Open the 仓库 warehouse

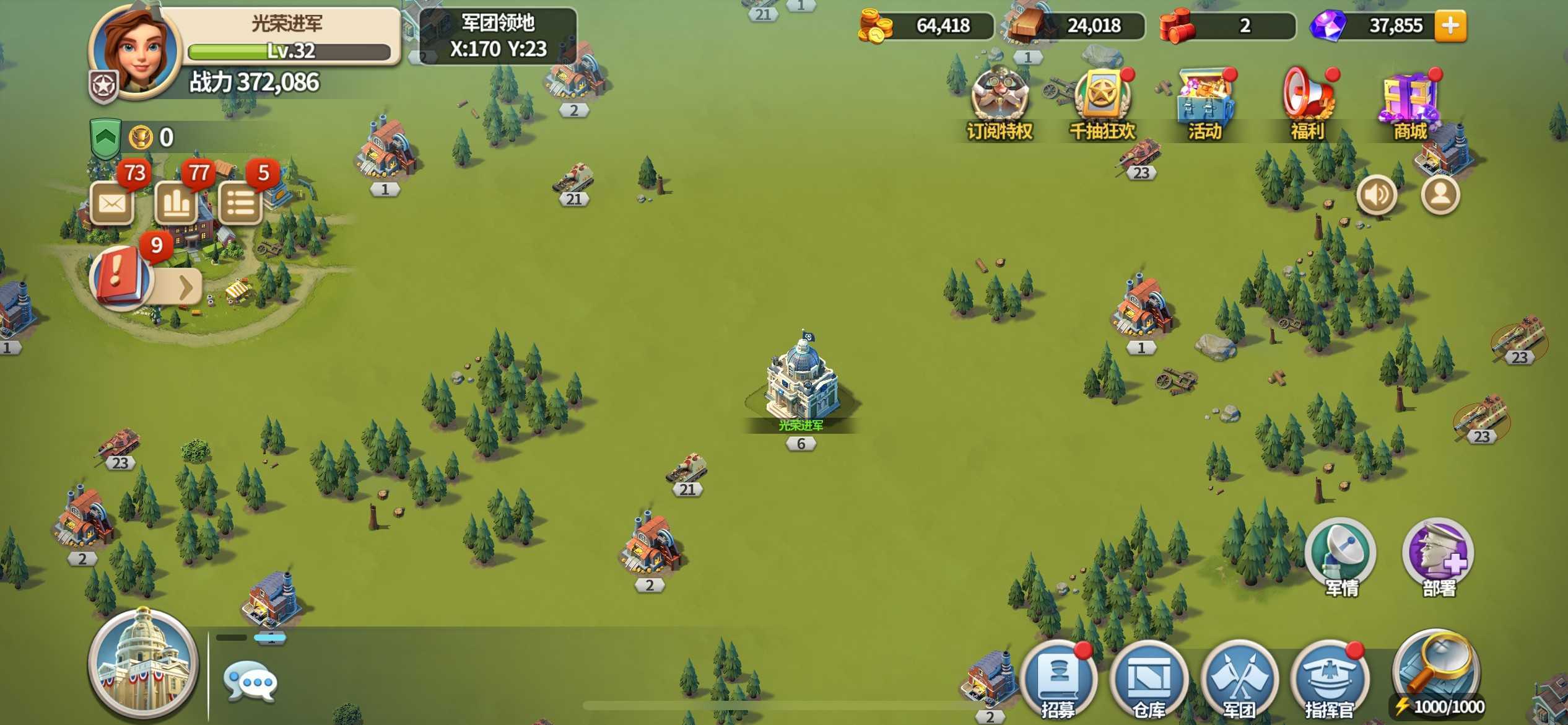pos(1149,679)
